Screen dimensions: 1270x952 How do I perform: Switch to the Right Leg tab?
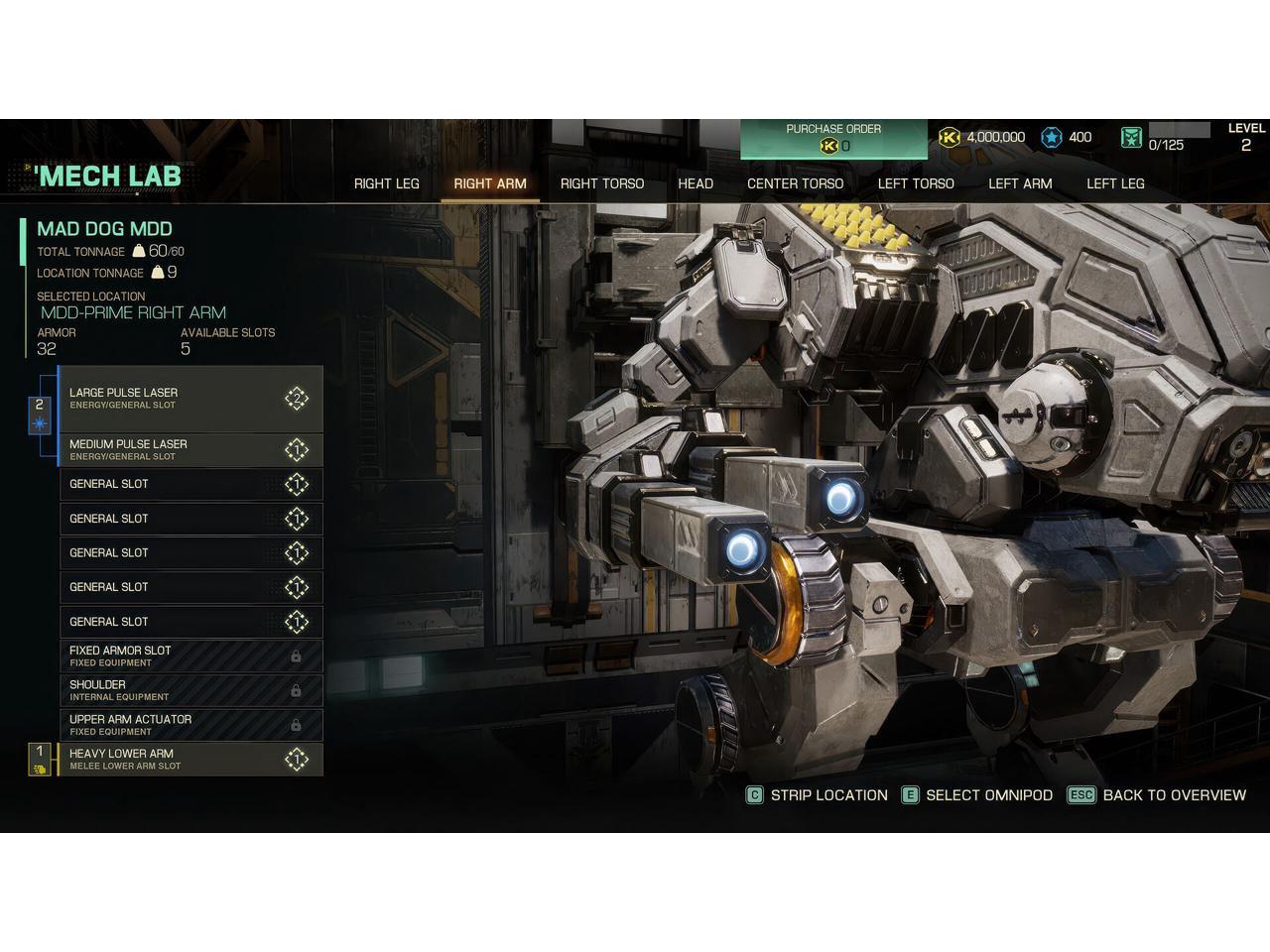click(x=386, y=183)
